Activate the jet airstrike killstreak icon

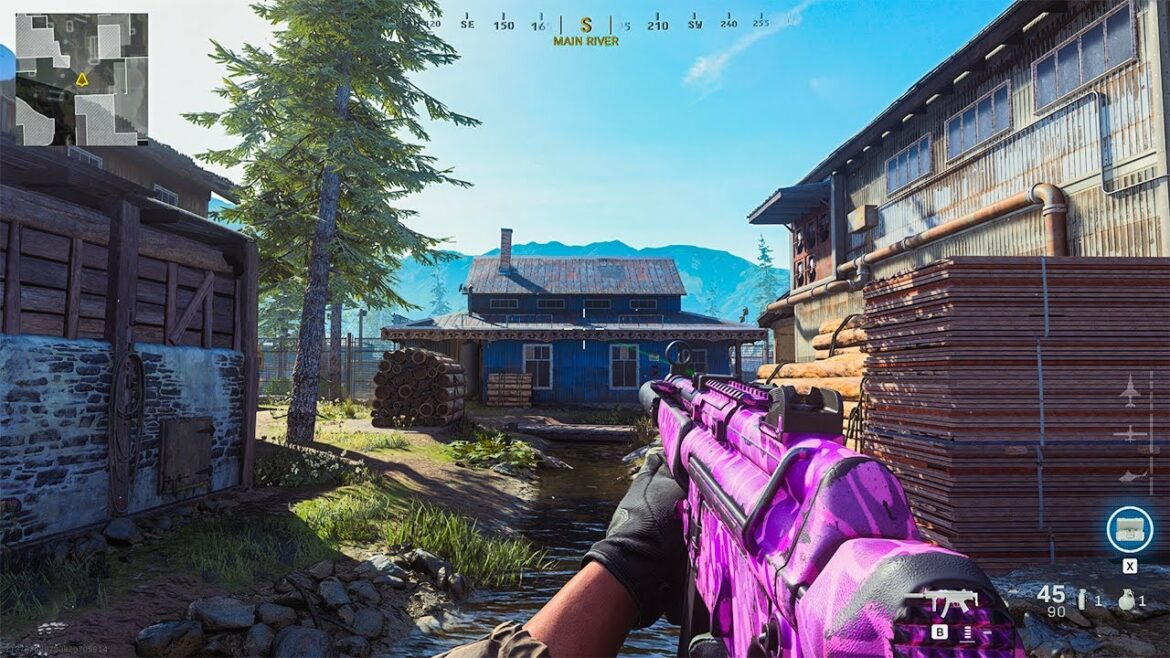click(1129, 391)
